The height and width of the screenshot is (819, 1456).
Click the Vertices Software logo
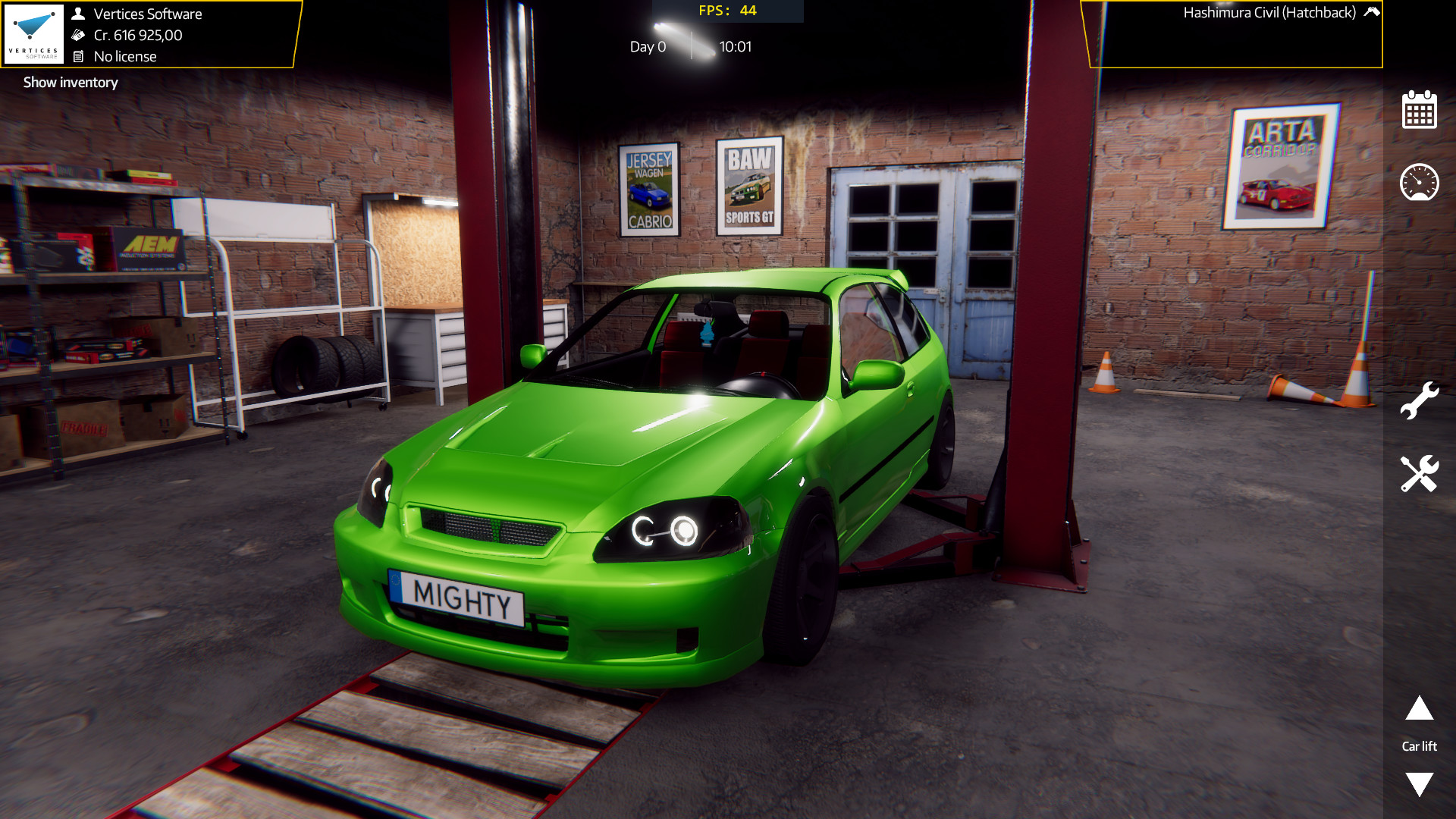[34, 33]
